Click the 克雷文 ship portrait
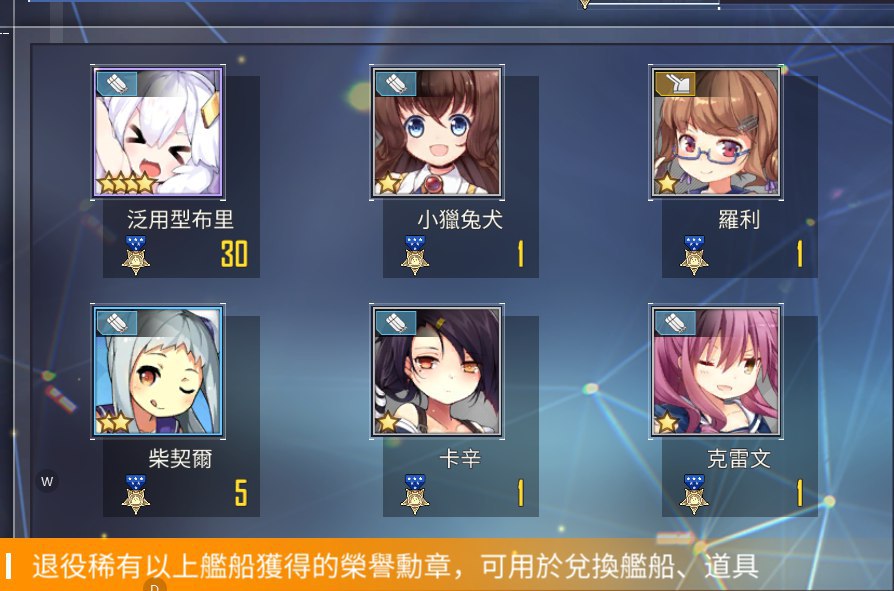This screenshot has width=894, height=591. [716, 372]
